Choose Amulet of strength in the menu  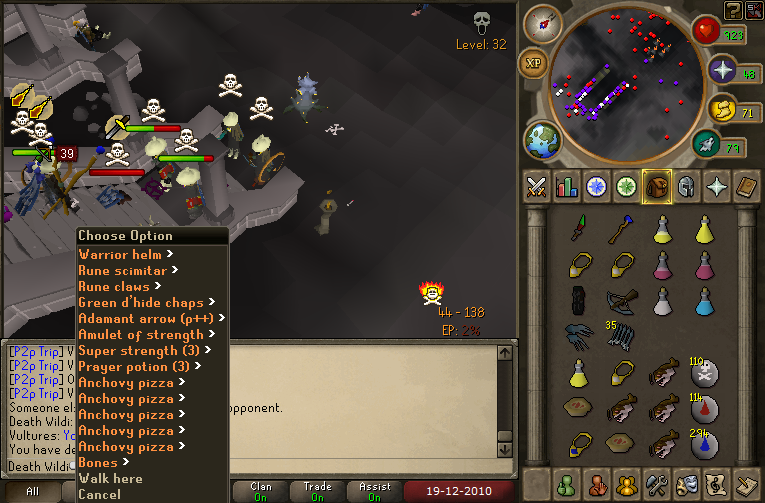tap(140, 334)
